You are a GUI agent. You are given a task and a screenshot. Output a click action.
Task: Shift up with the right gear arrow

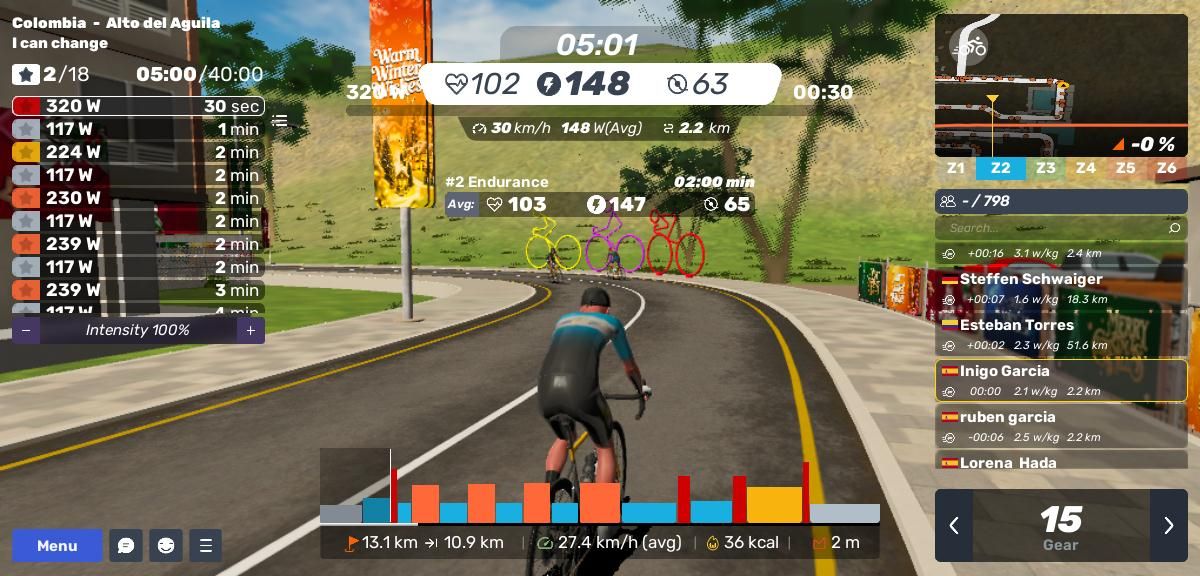point(1168,525)
